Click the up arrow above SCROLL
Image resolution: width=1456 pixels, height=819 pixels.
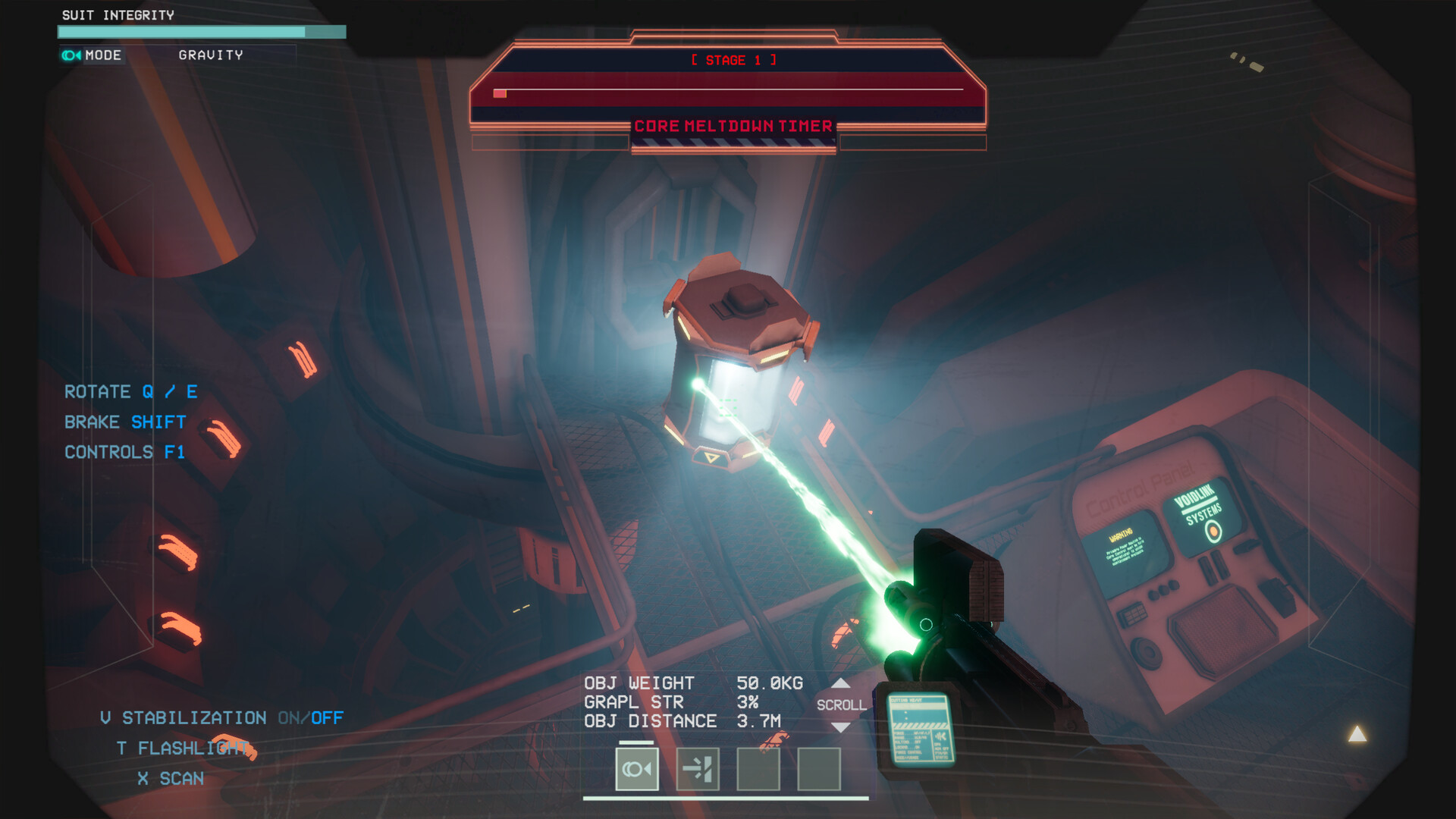[840, 683]
